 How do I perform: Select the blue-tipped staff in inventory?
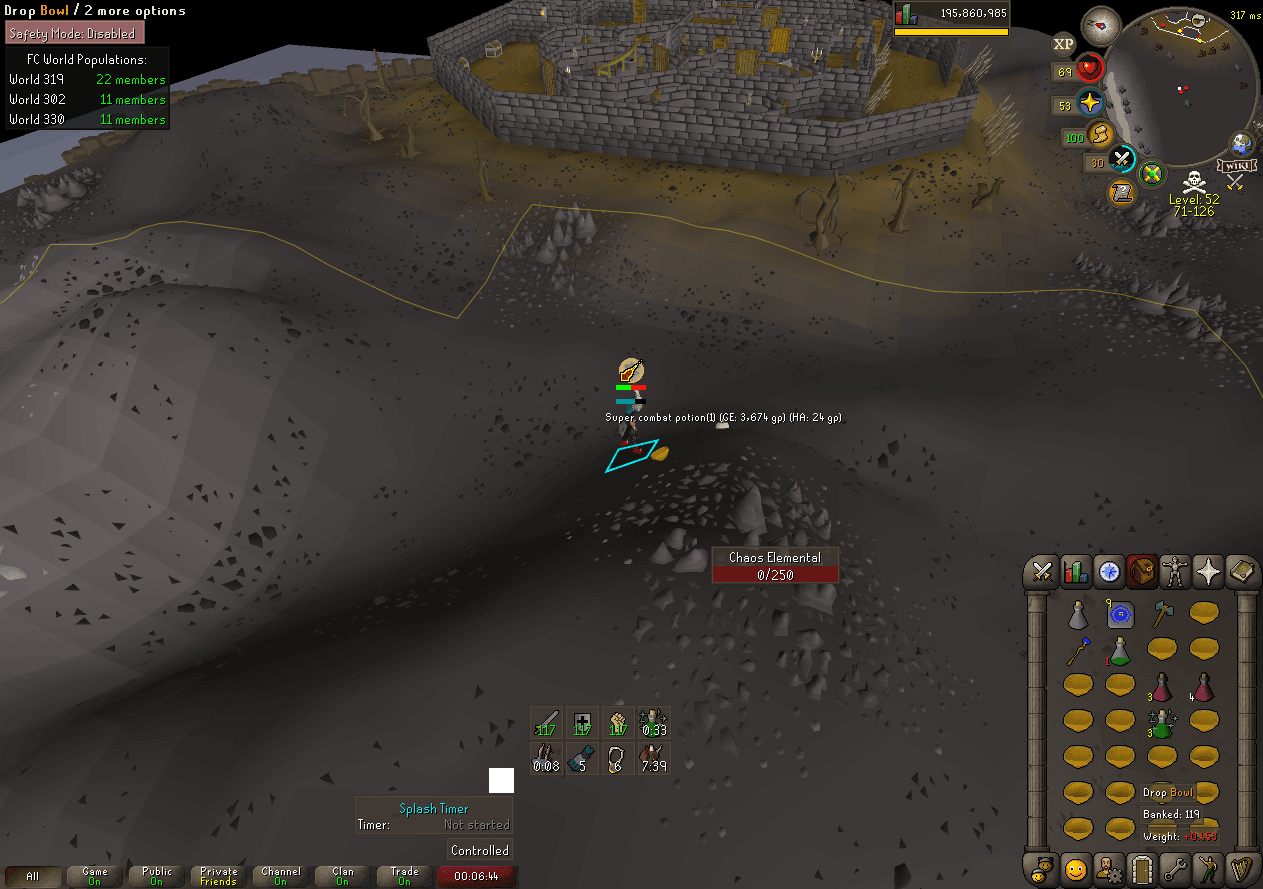(x=1076, y=652)
